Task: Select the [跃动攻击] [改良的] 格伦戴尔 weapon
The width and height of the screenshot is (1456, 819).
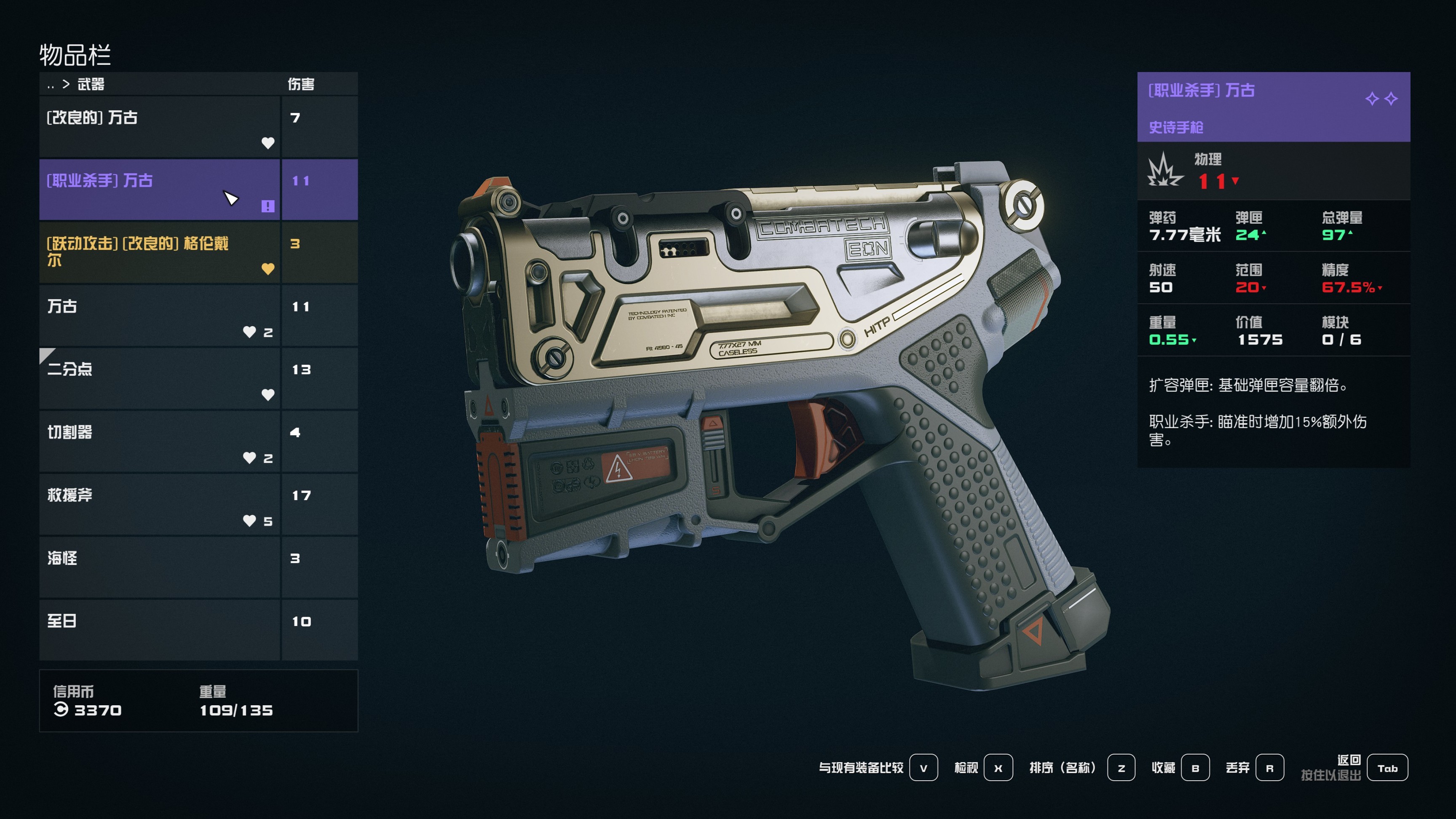Action: point(159,252)
